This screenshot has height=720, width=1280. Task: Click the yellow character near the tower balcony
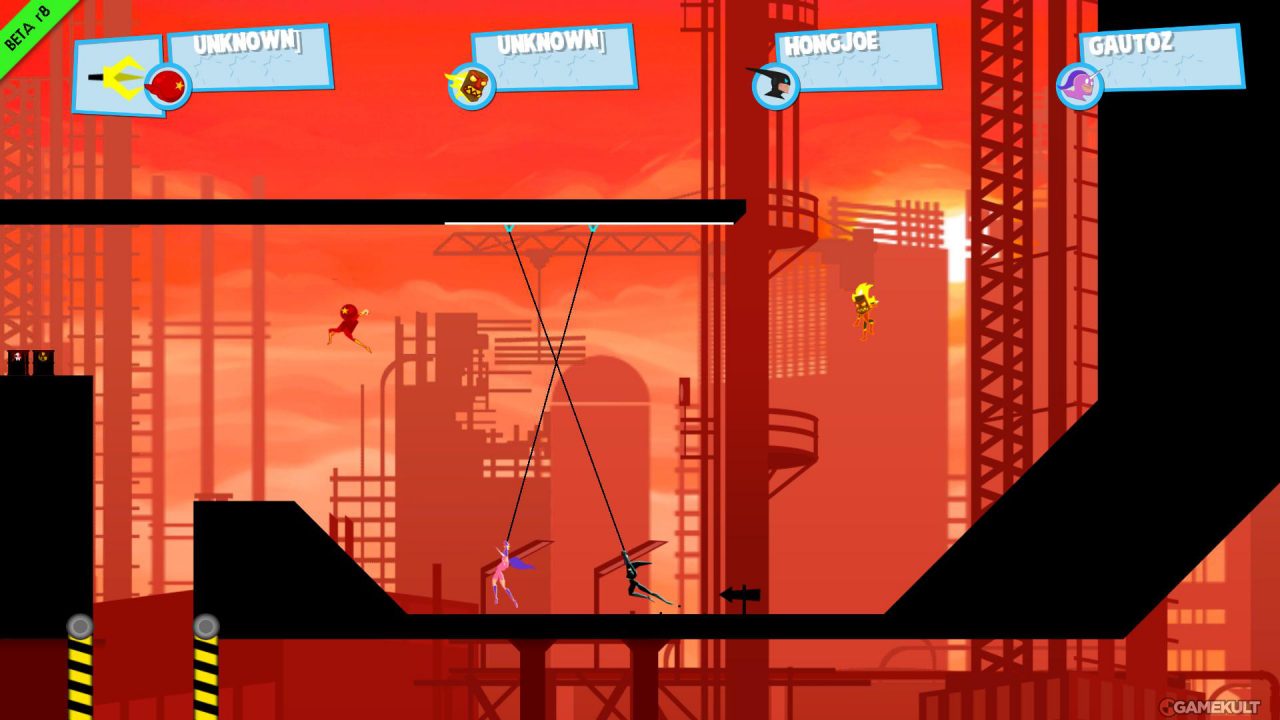[x=862, y=310]
